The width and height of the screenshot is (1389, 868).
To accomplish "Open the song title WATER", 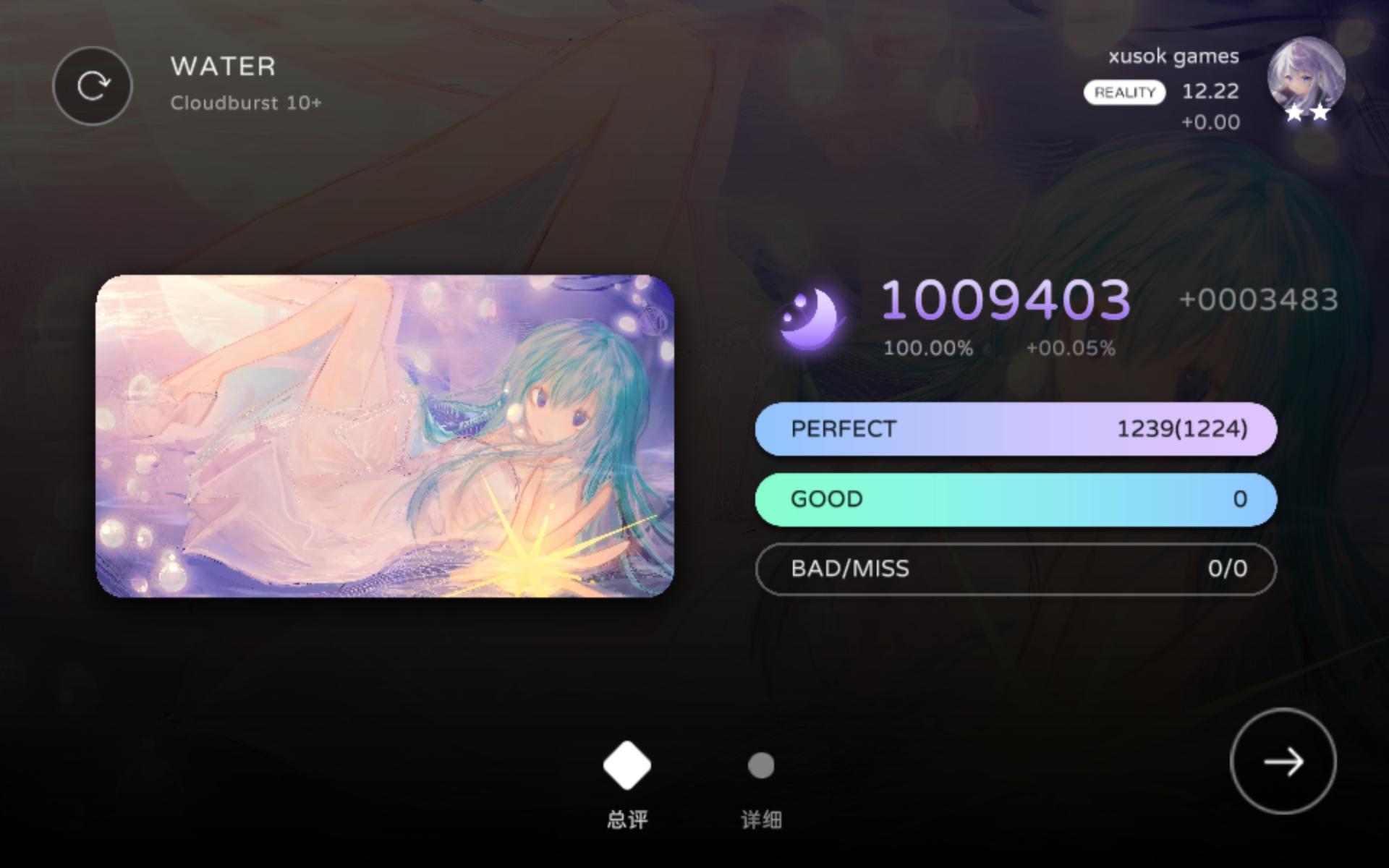I will [222, 66].
